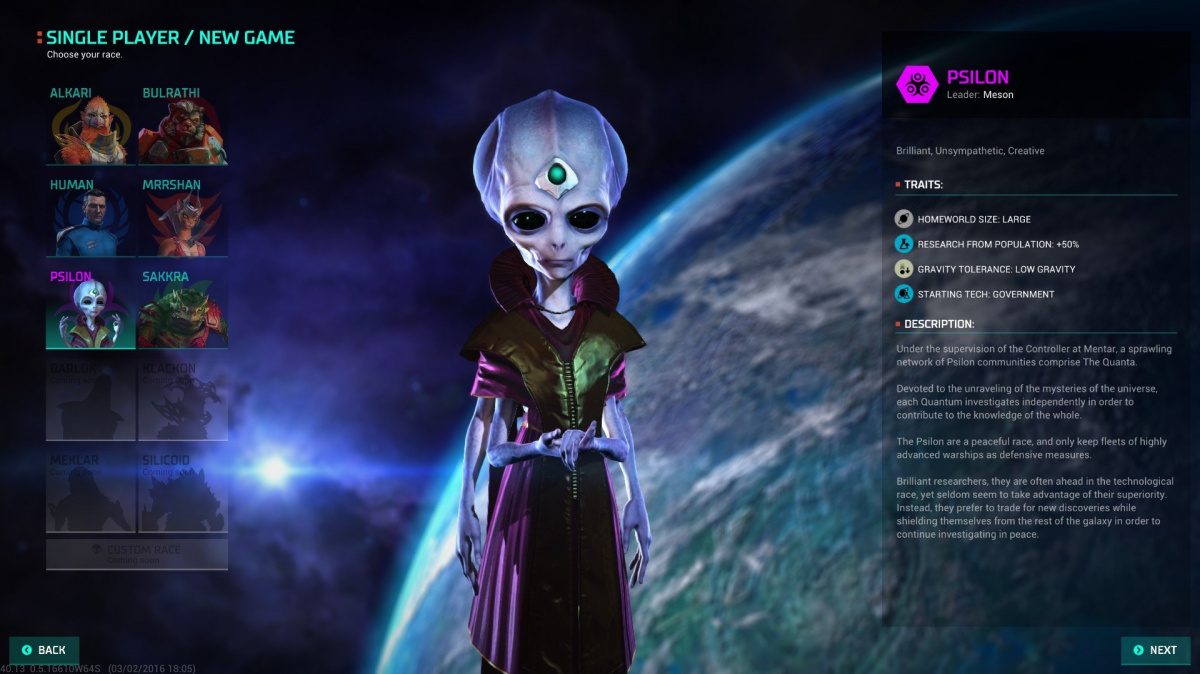Choose the Psilon race portrait

click(91, 310)
